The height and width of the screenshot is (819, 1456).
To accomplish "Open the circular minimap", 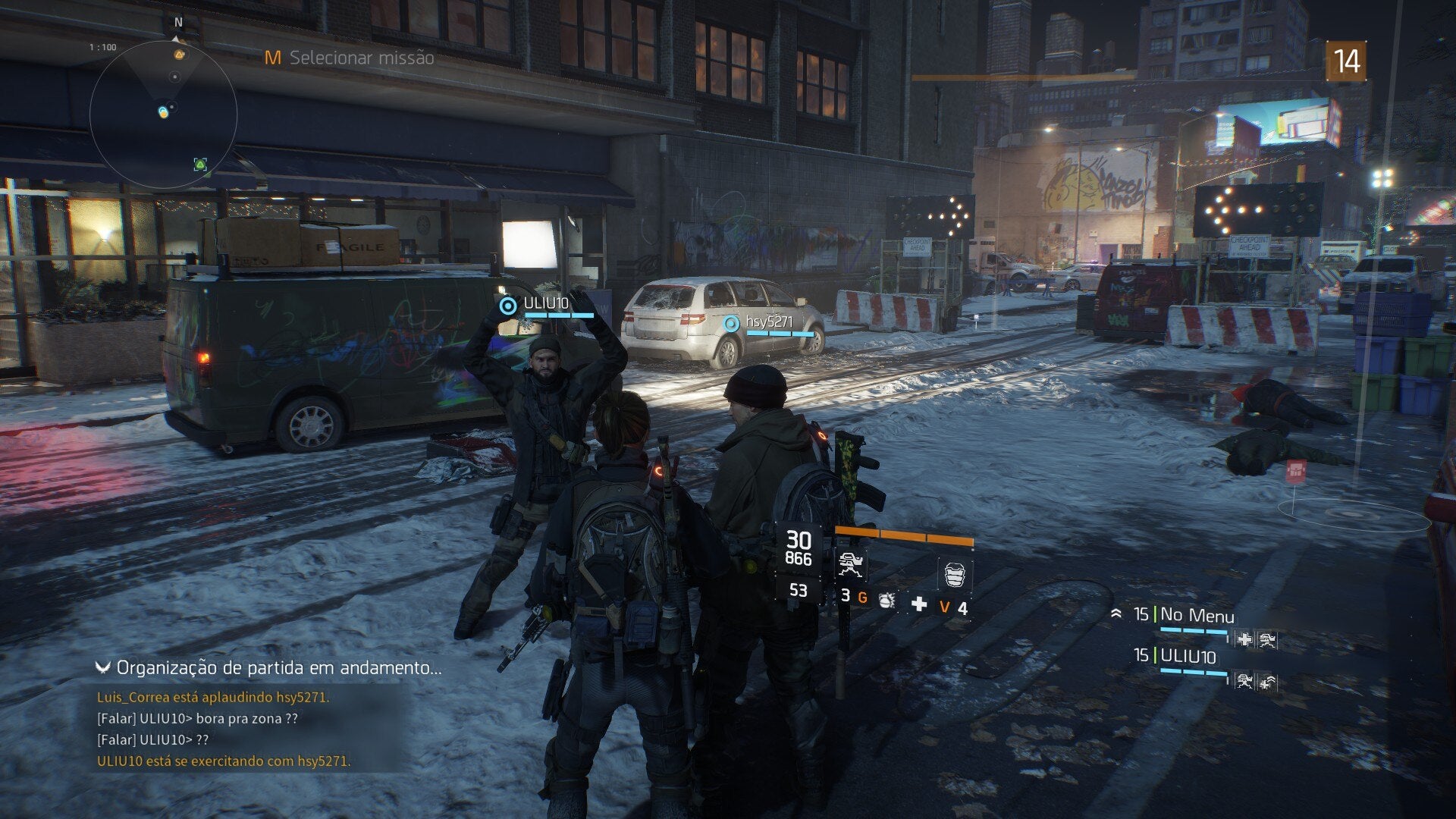I will click(x=163, y=114).
